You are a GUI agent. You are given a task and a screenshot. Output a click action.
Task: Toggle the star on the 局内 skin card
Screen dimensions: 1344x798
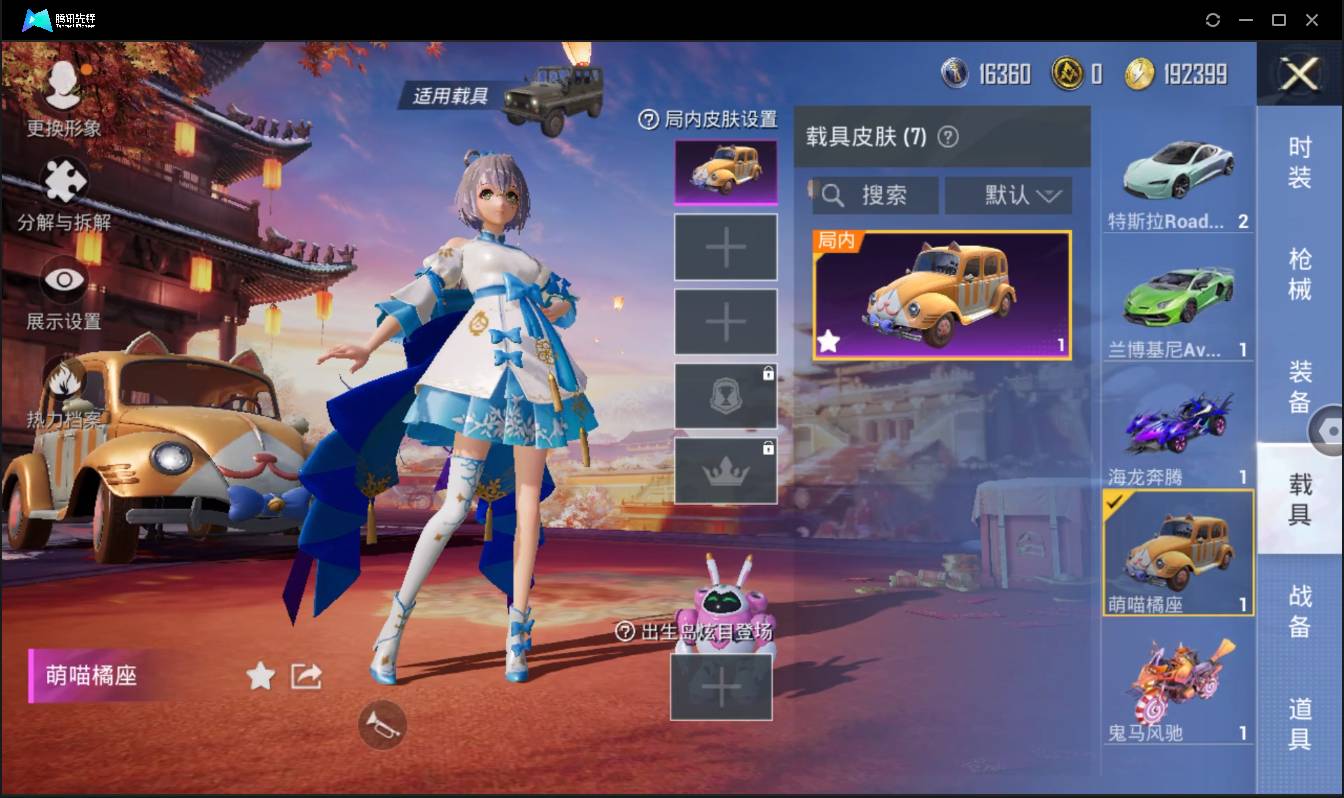tap(827, 343)
